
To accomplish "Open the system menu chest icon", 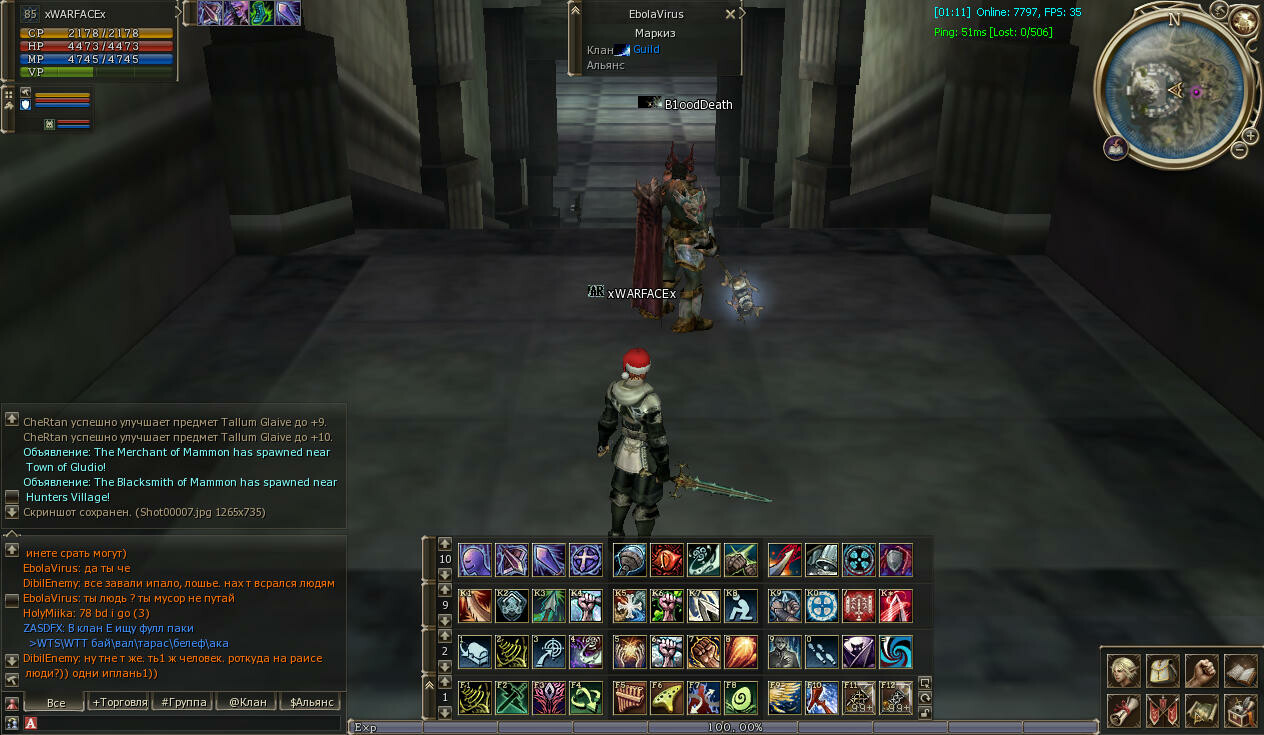I will (x=1240, y=710).
